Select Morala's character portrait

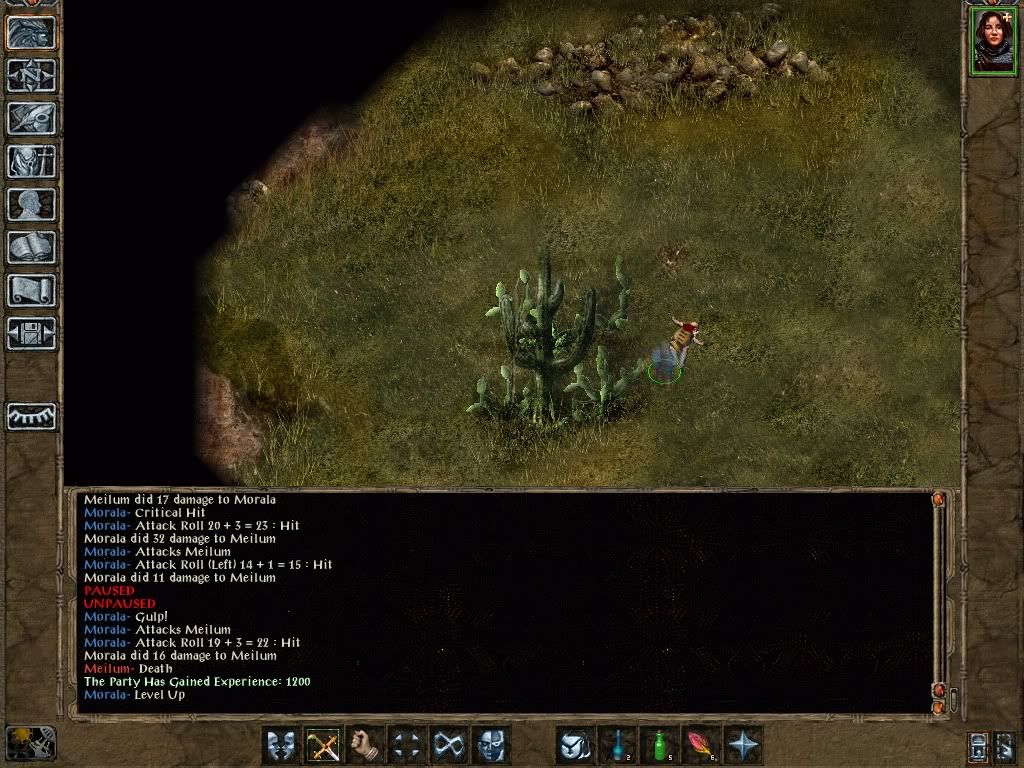pos(992,41)
